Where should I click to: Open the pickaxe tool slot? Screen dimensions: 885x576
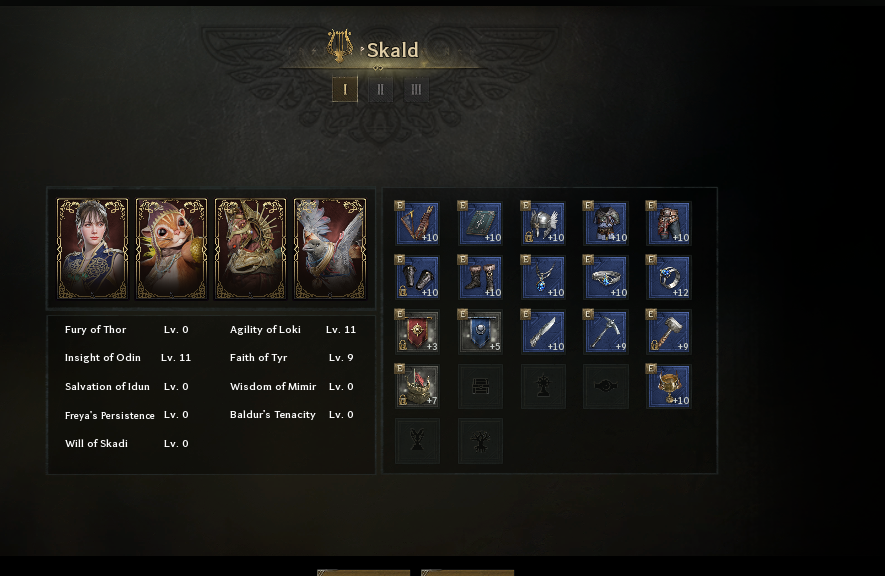[x=606, y=331]
